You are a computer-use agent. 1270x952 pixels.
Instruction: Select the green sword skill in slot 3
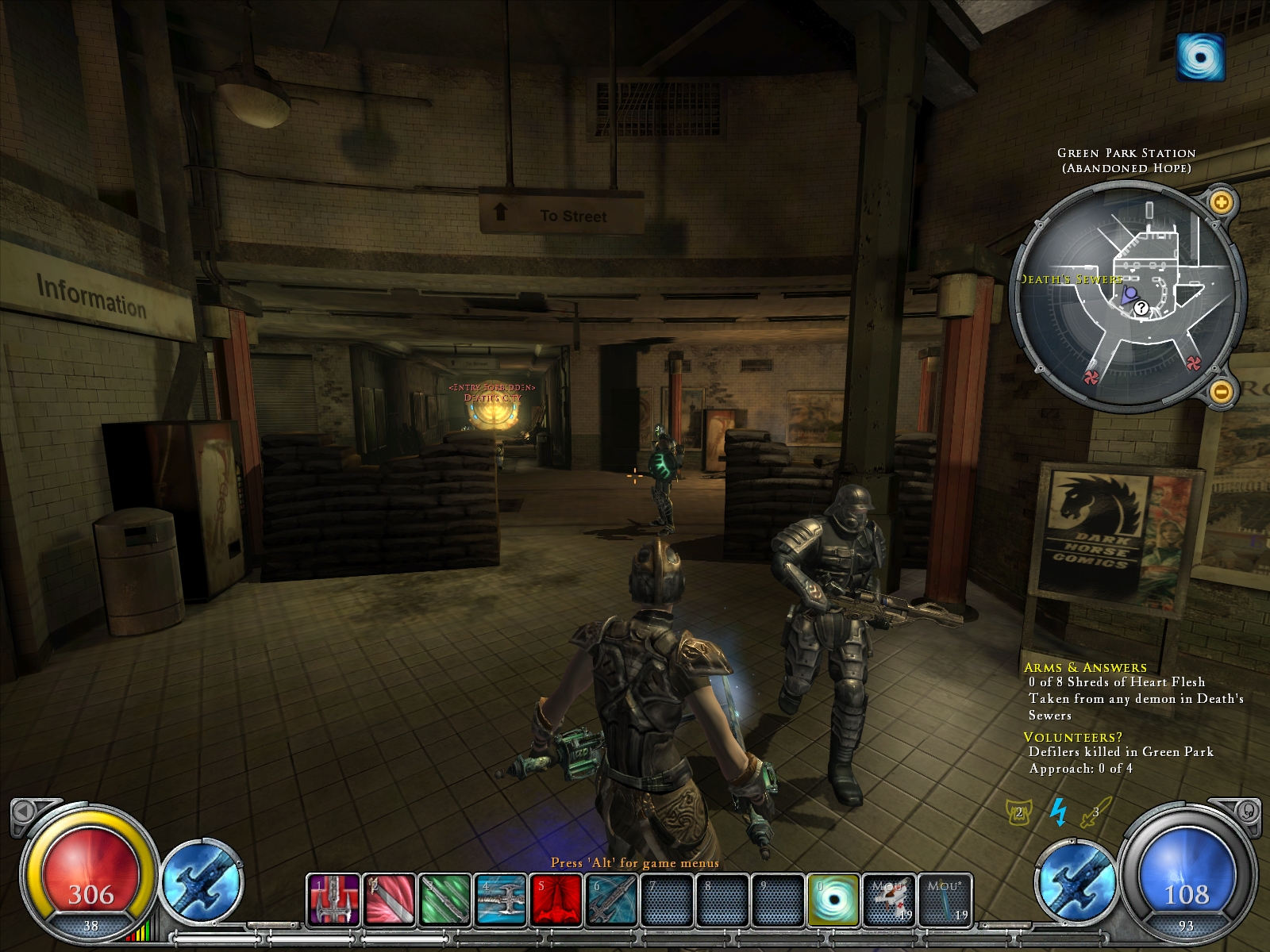pos(445,900)
